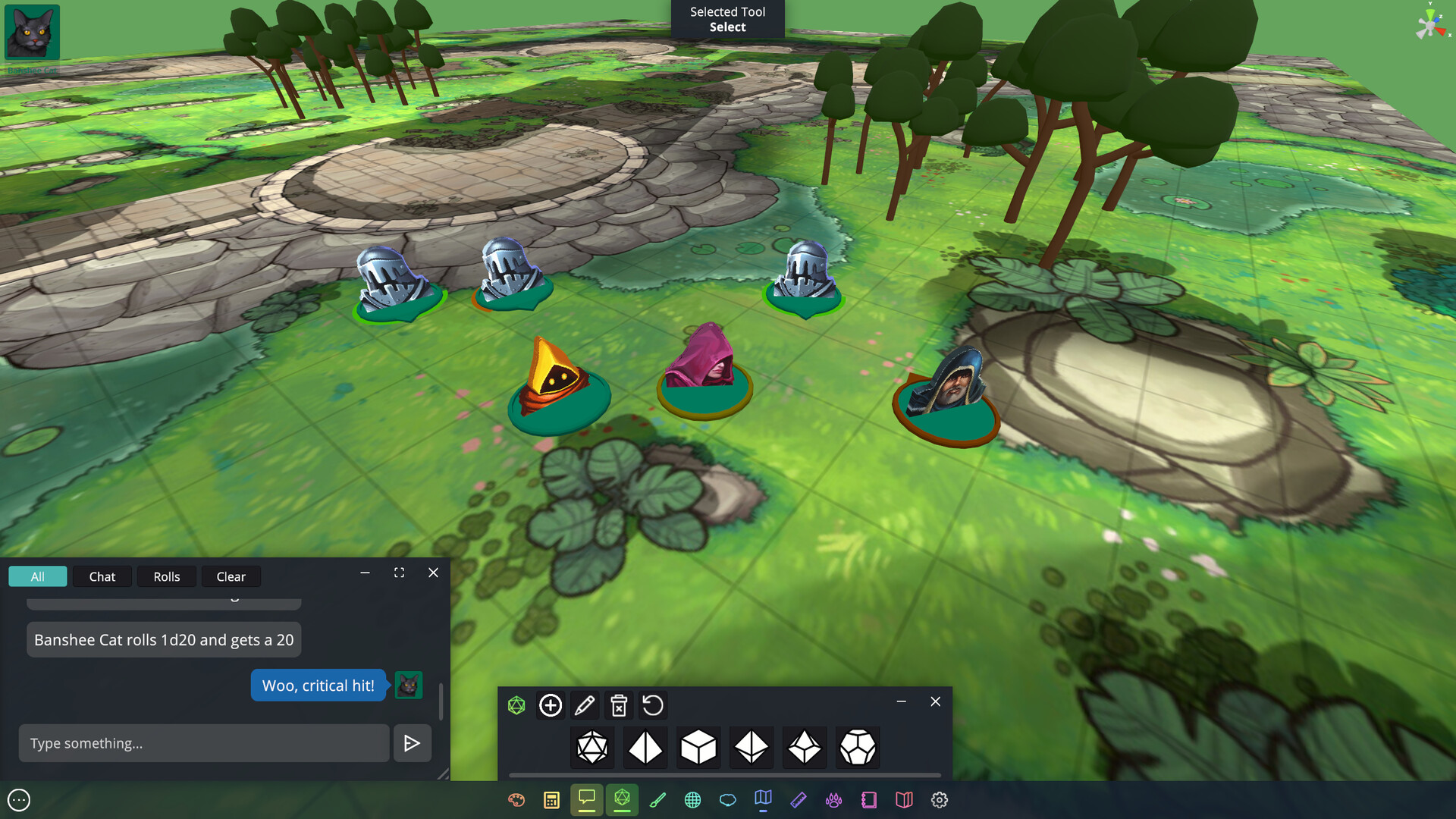Image resolution: width=1456 pixels, height=819 pixels.
Task: Collapse the chat panel
Action: click(x=365, y=573)
